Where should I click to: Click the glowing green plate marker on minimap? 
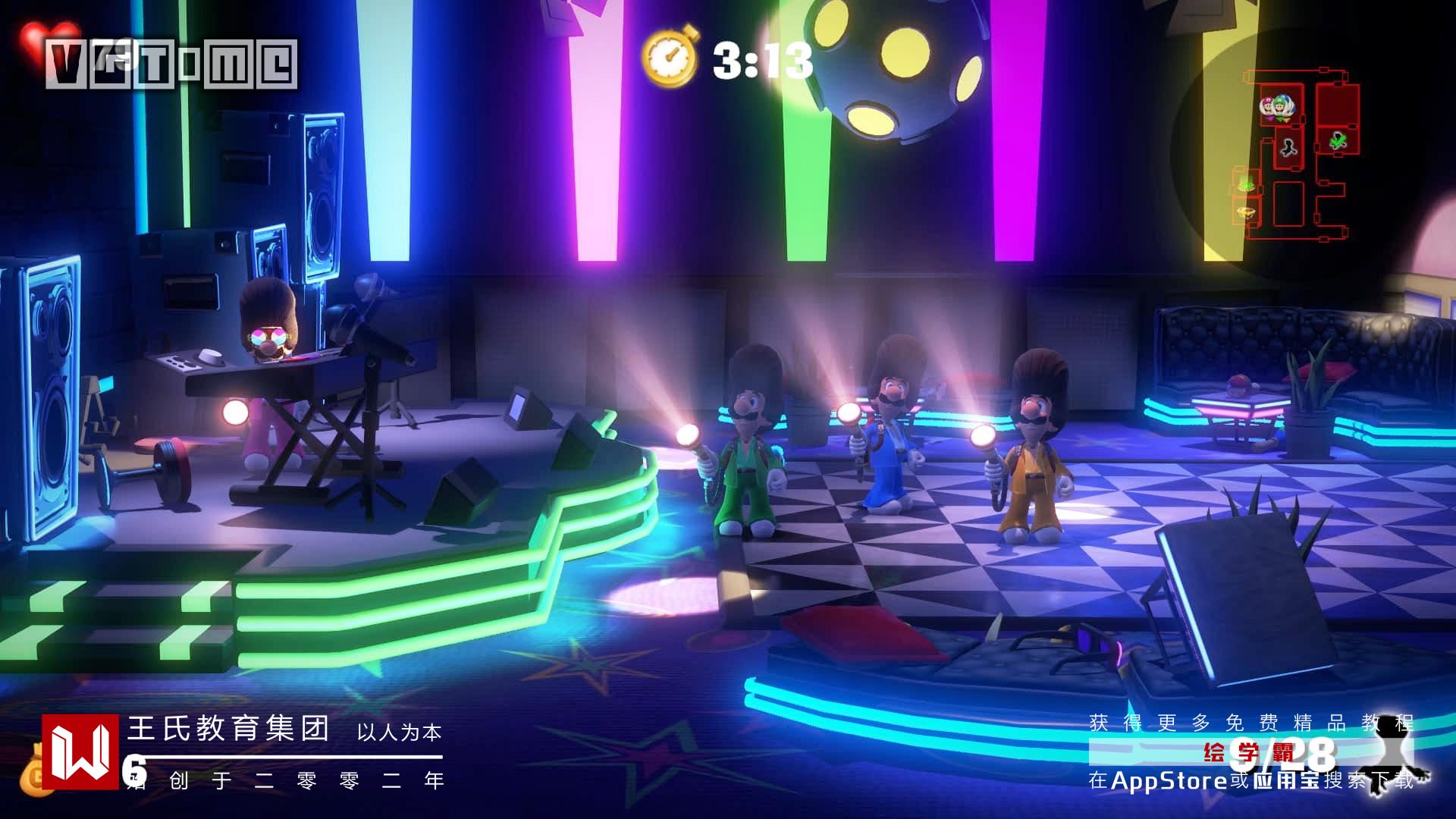click(x=1245, y=184)
